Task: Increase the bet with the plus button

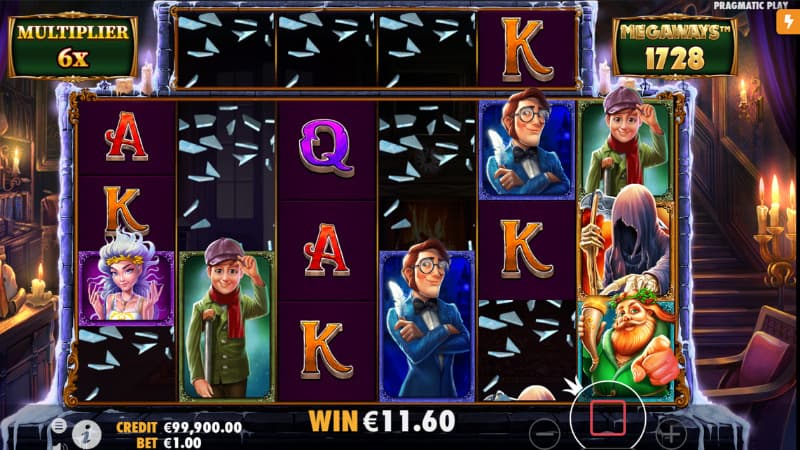Action: [670, 433]
